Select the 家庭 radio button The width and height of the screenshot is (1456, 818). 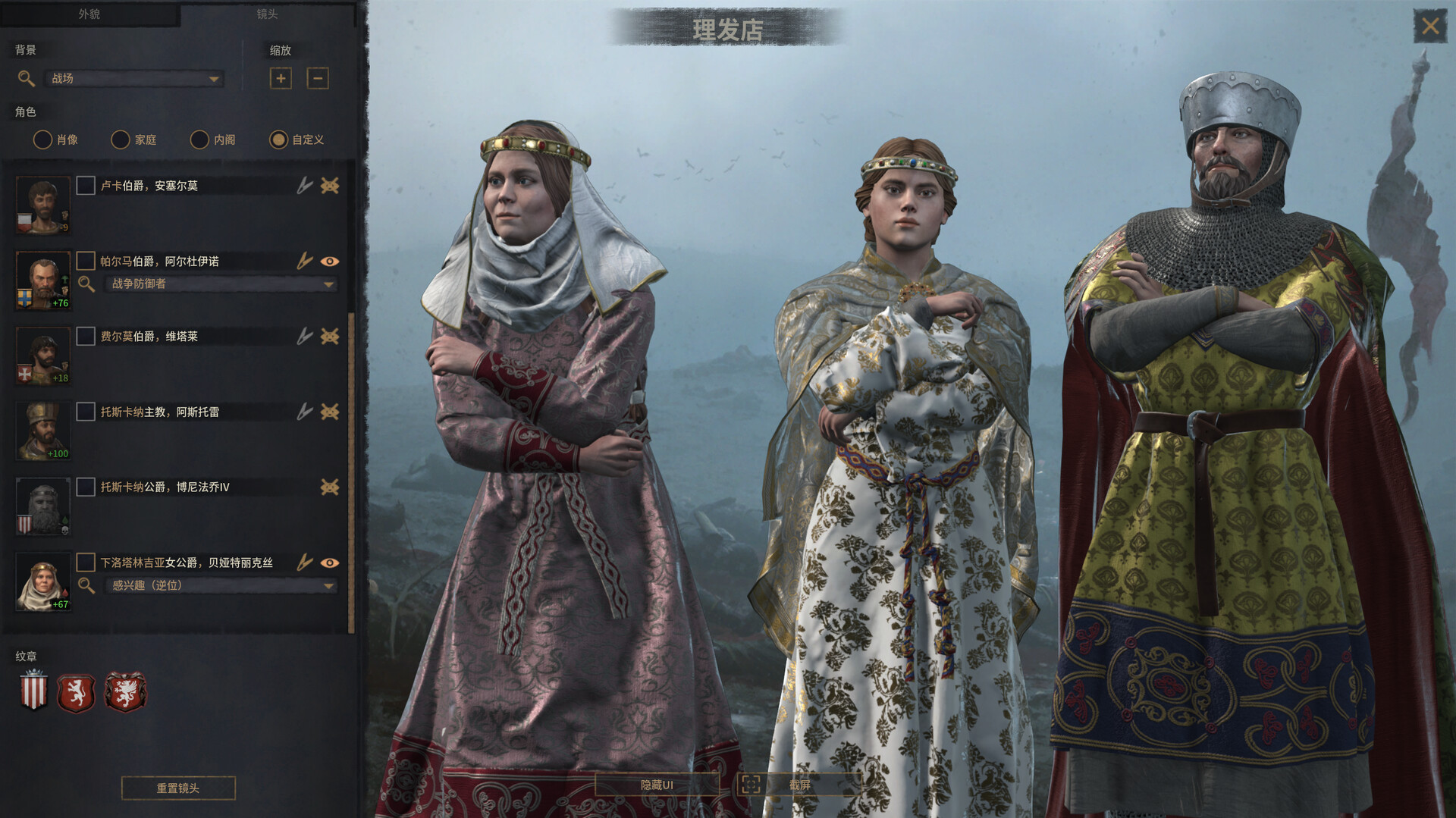pyautogui.click(x=121, y=139)
